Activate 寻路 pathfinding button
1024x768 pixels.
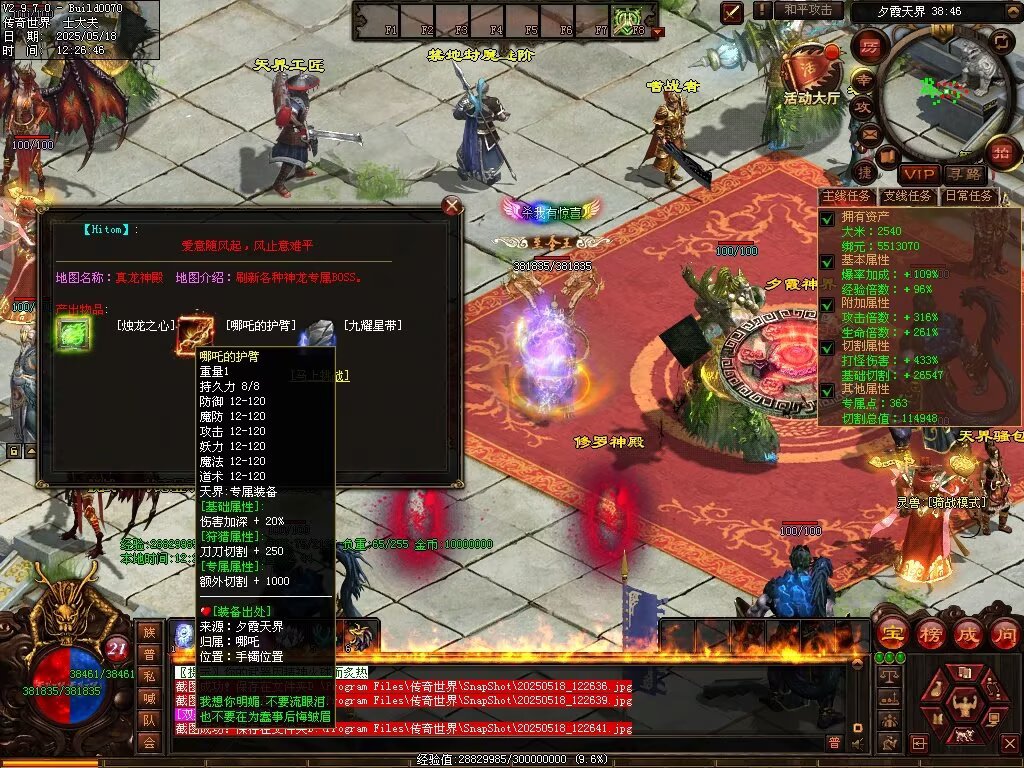click(966, 175)
